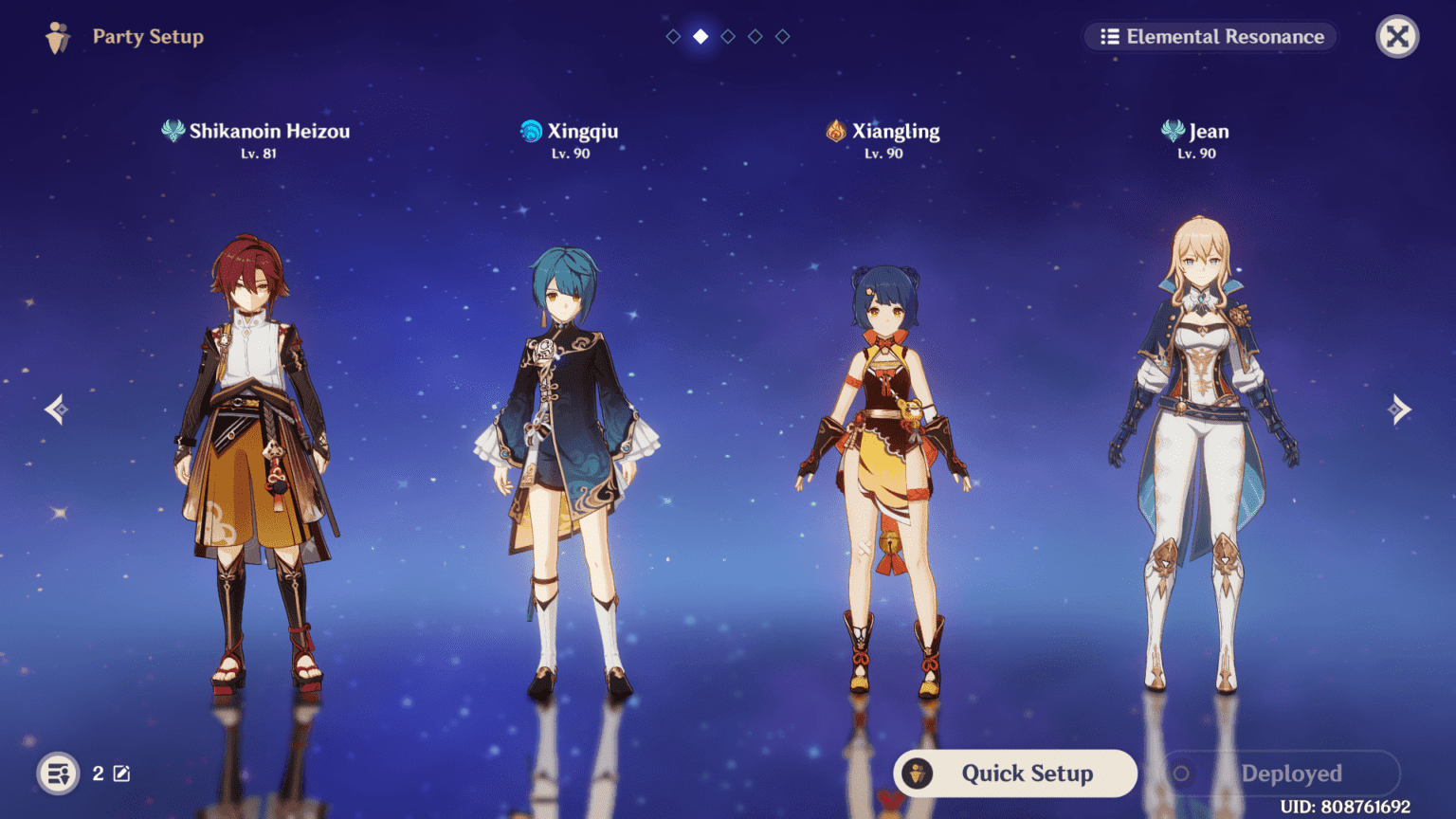
Task: Close the Party Setup screen
Action: click(x=1396, y=37)
